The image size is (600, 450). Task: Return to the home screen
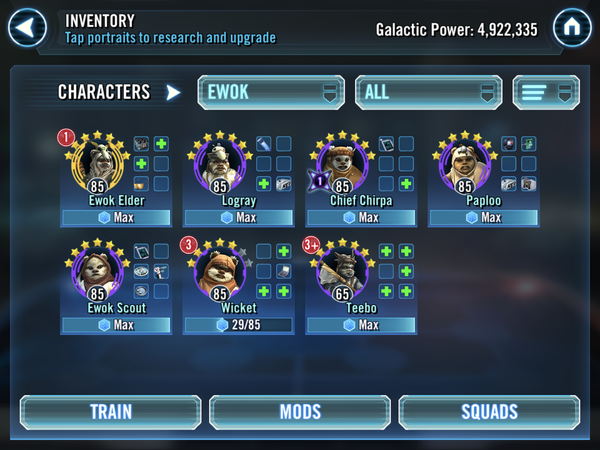coord(572,28)
